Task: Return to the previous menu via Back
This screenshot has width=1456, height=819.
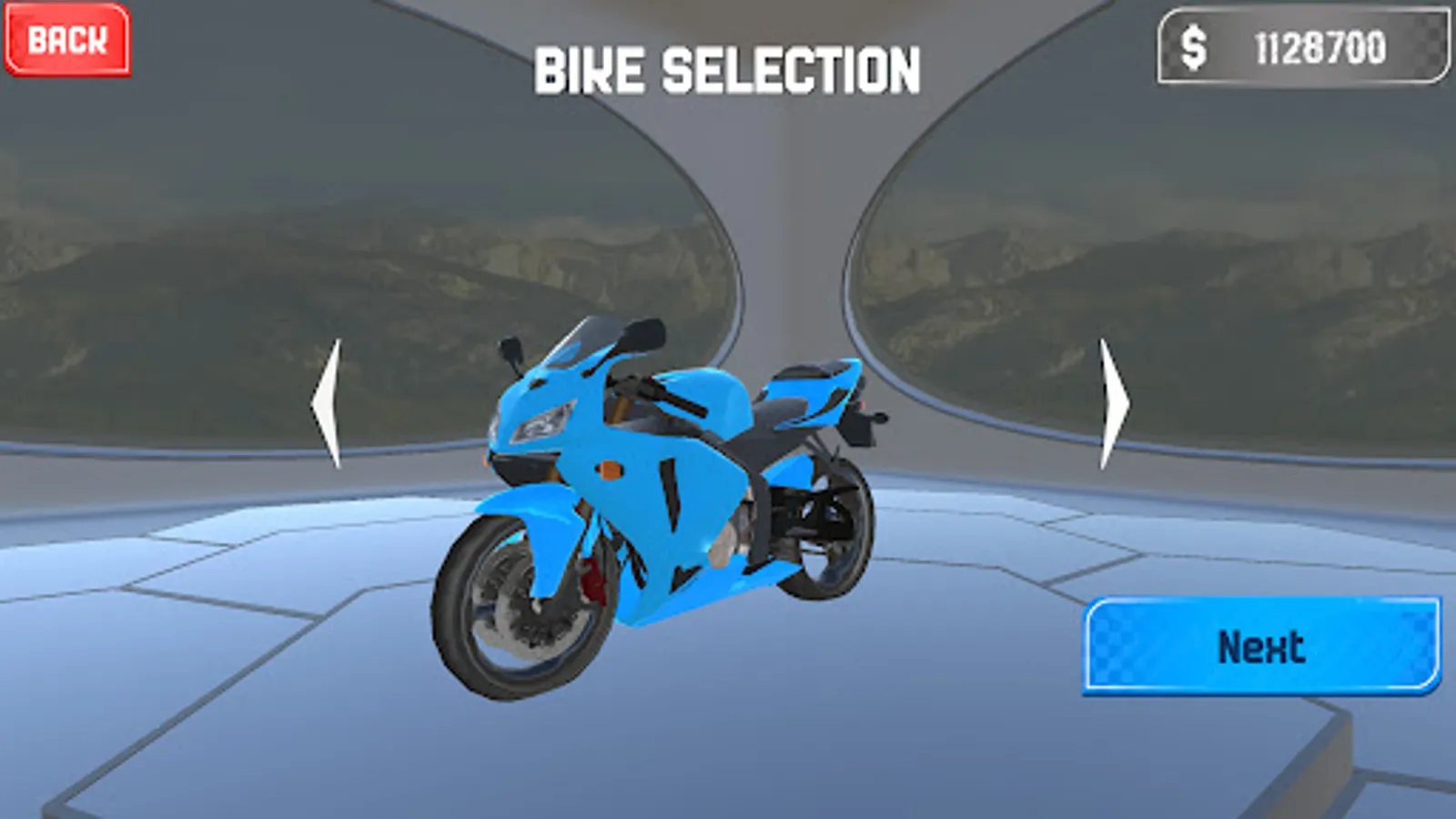Action: pos(67,40)
